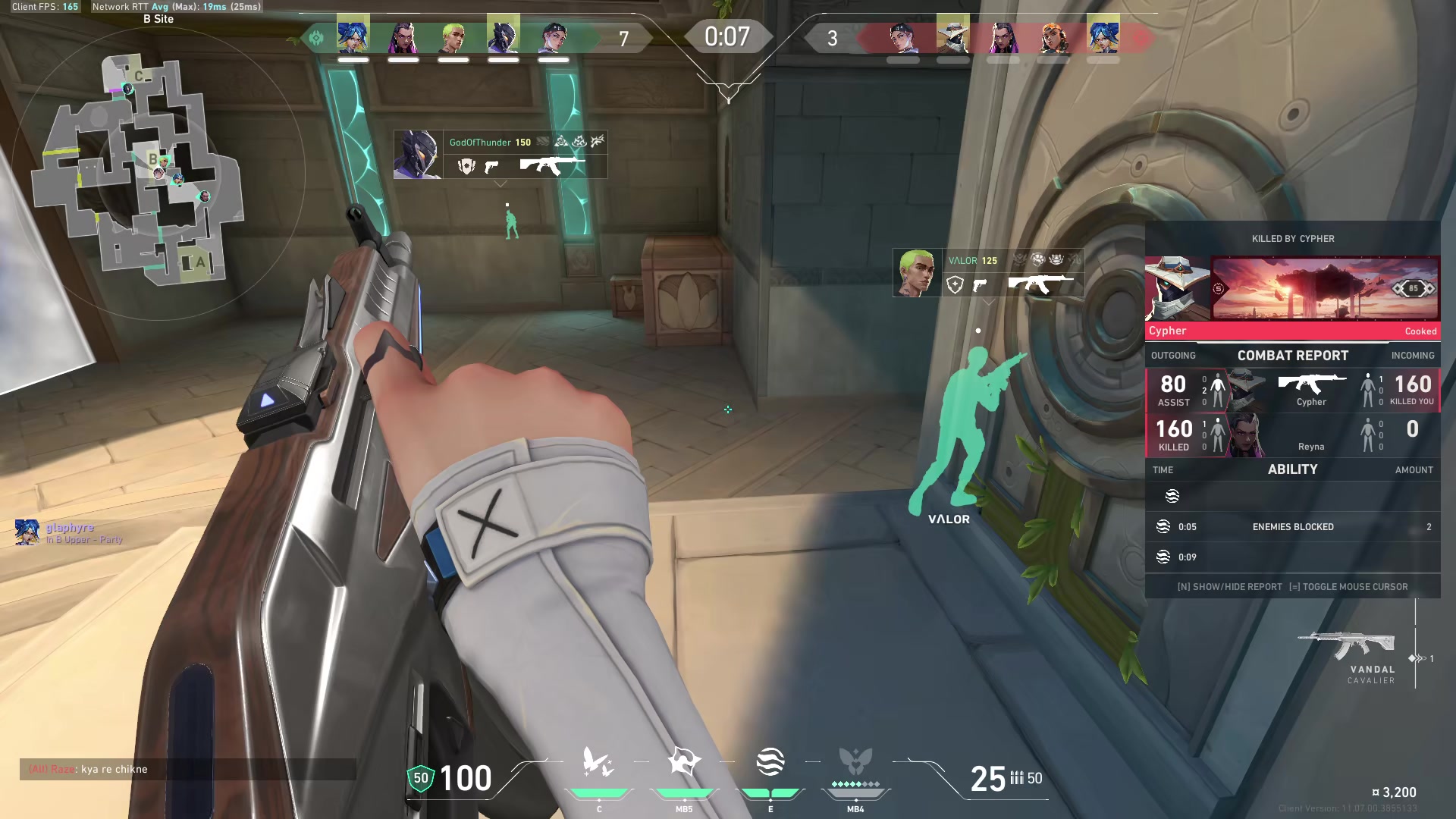Click the enemy Cypher portrait in top bar
Viewport: 1456px width, 819px height.
point(952,36)
